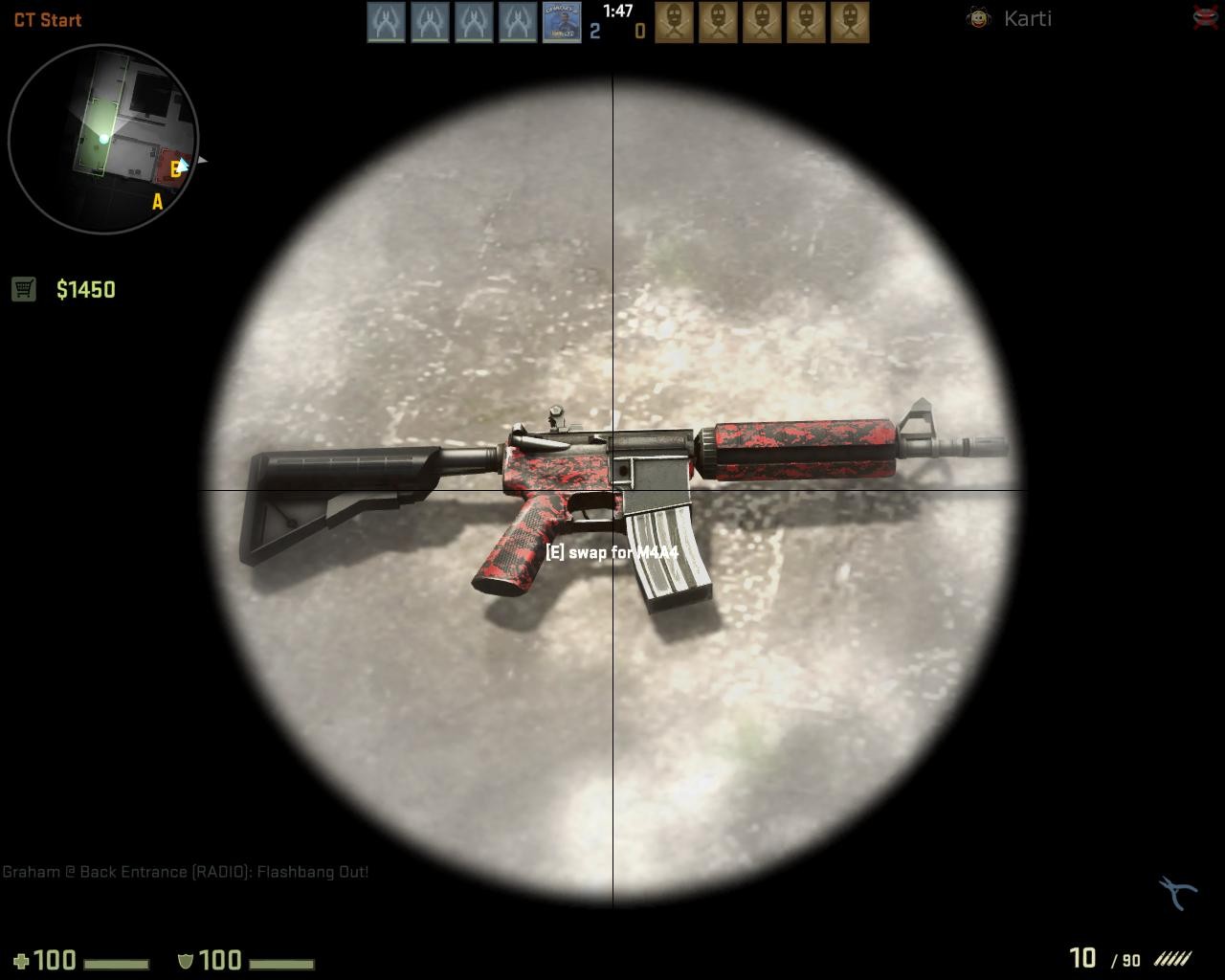Expand the round timer showing 1:47
The image size is (1225, 980).
(x=616, y=10)
